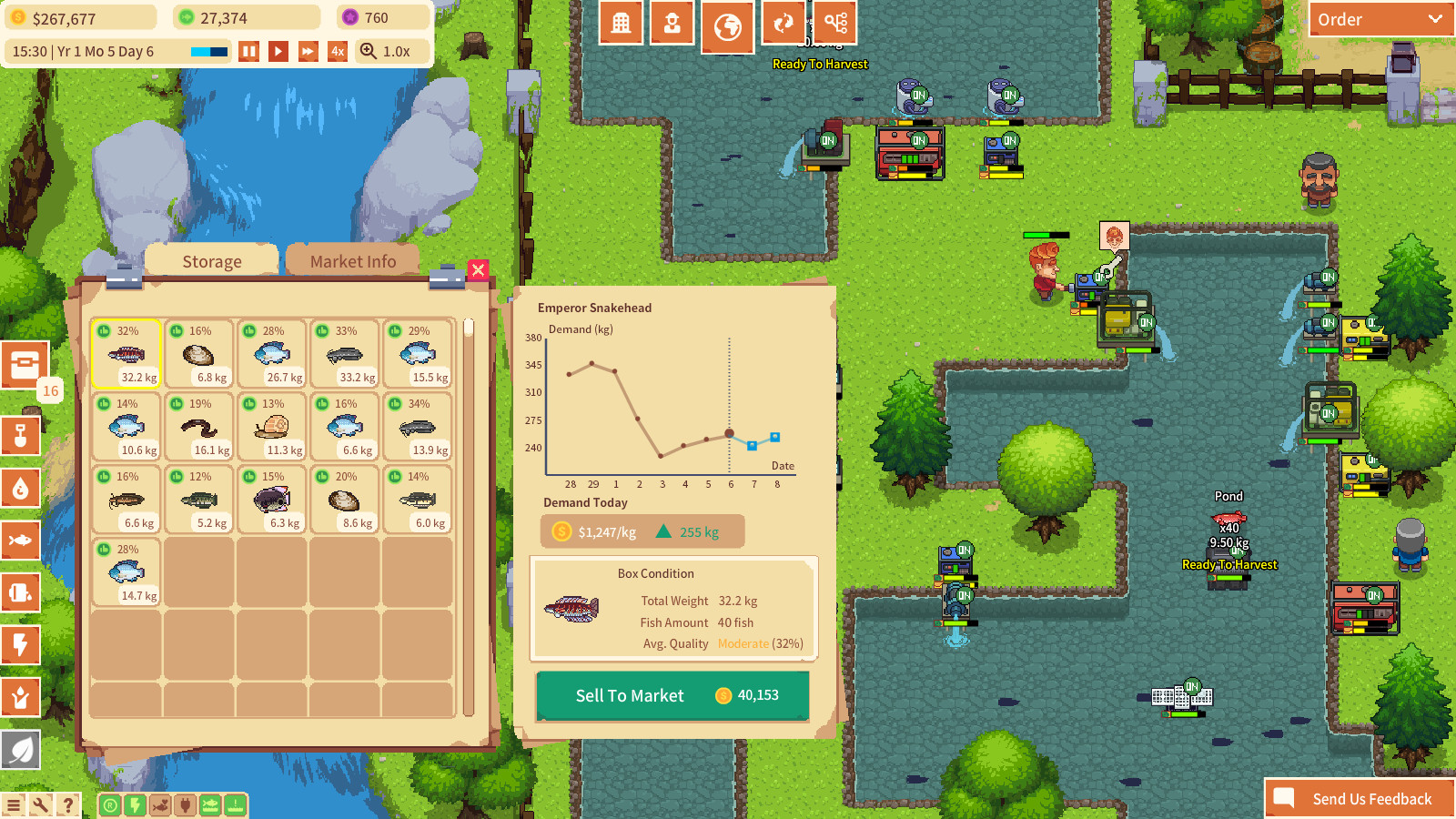The height and width of the screenshot is (819, 1456).
Task: Open the world map via the globe icon
Action: coord(728,22)
